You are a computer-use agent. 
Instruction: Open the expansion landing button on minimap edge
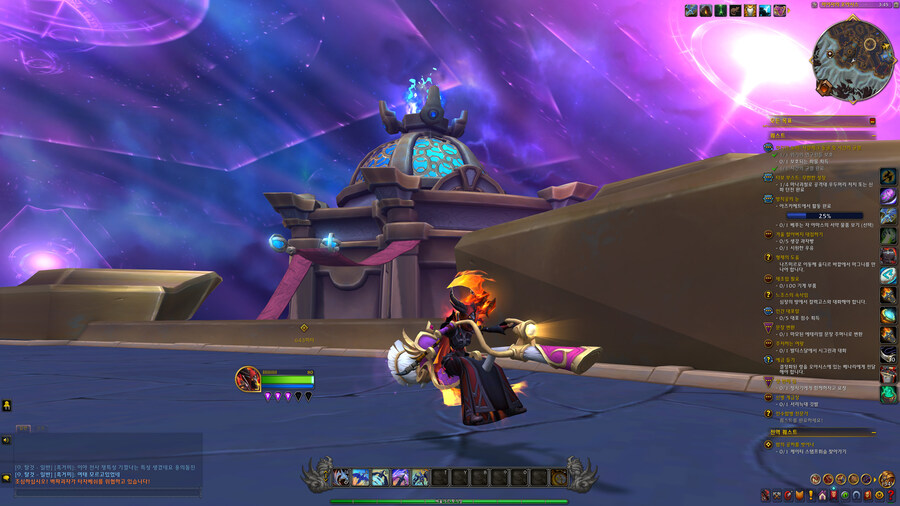click(824, 88)
